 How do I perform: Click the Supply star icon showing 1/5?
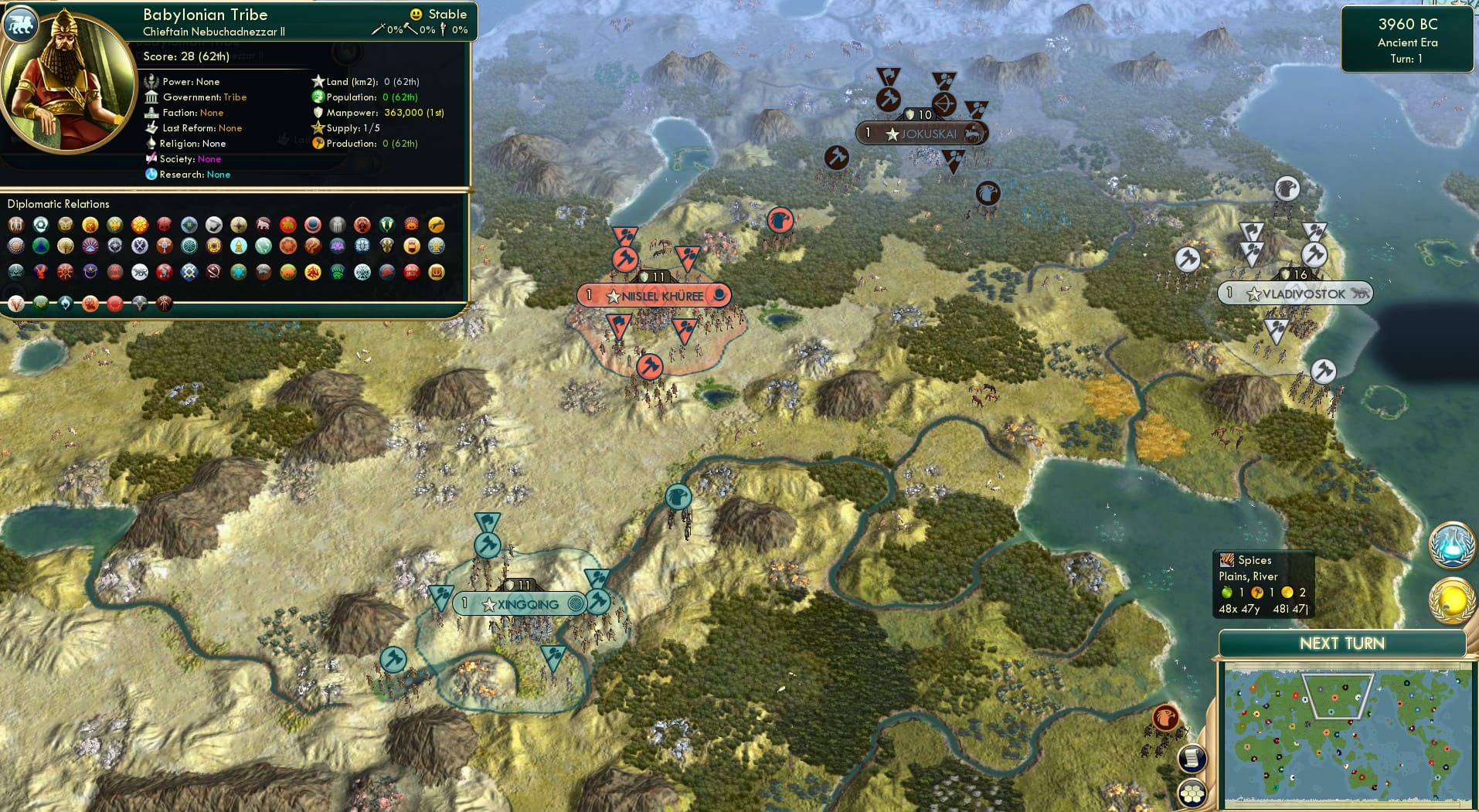coord(316,128)
